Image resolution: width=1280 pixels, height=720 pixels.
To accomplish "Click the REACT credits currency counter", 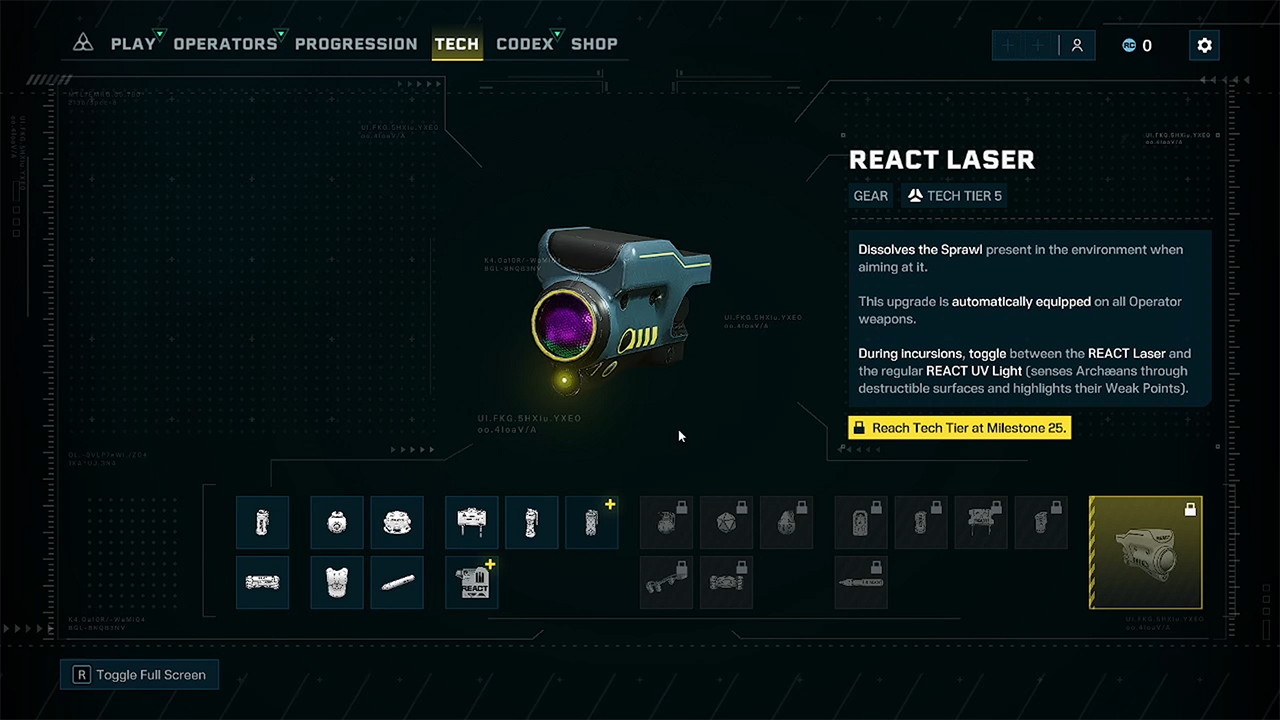I will point(1137,45).
